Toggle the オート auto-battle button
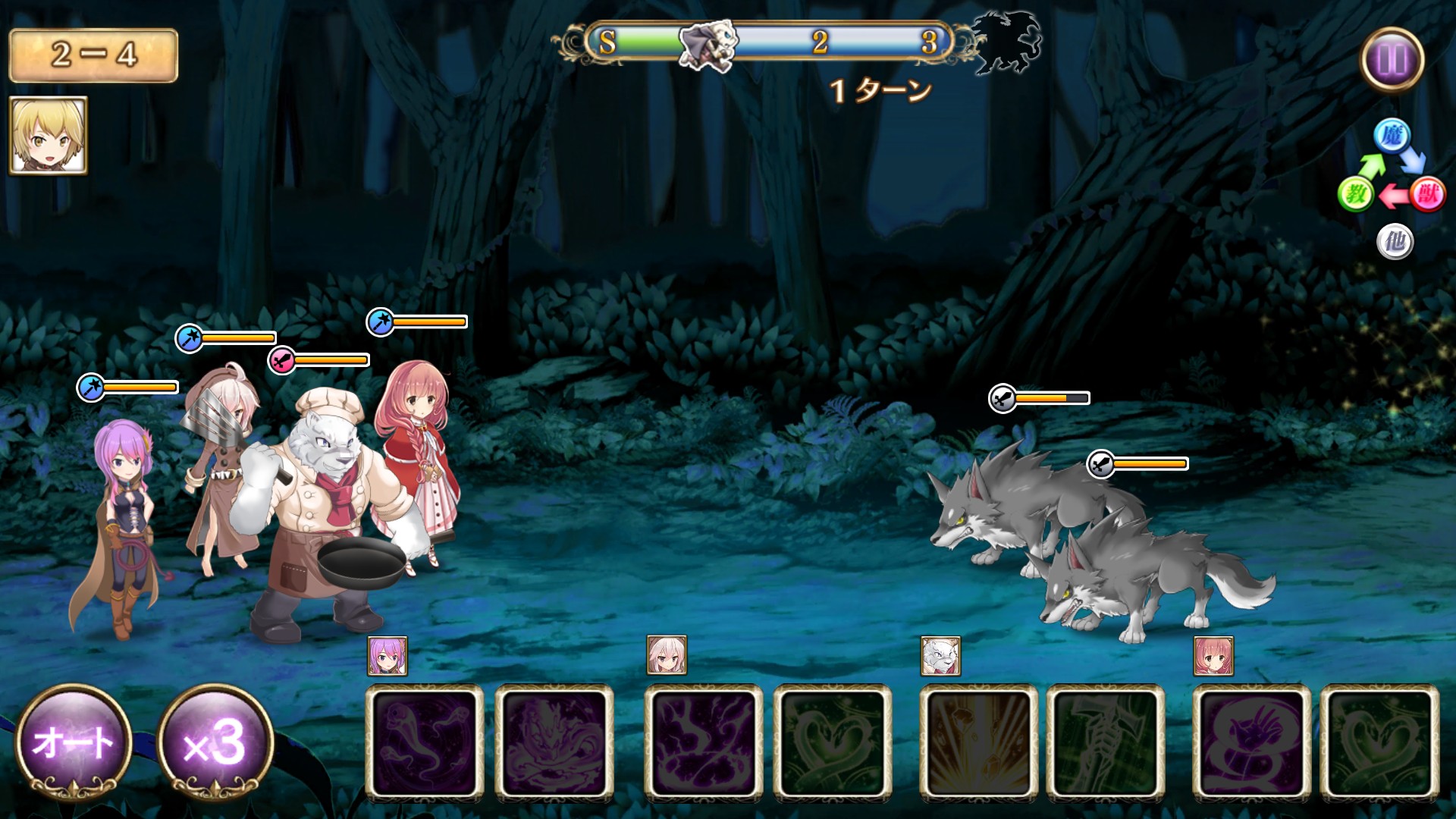The width and height of the screenshot is (1456, 819). (74, 742)
